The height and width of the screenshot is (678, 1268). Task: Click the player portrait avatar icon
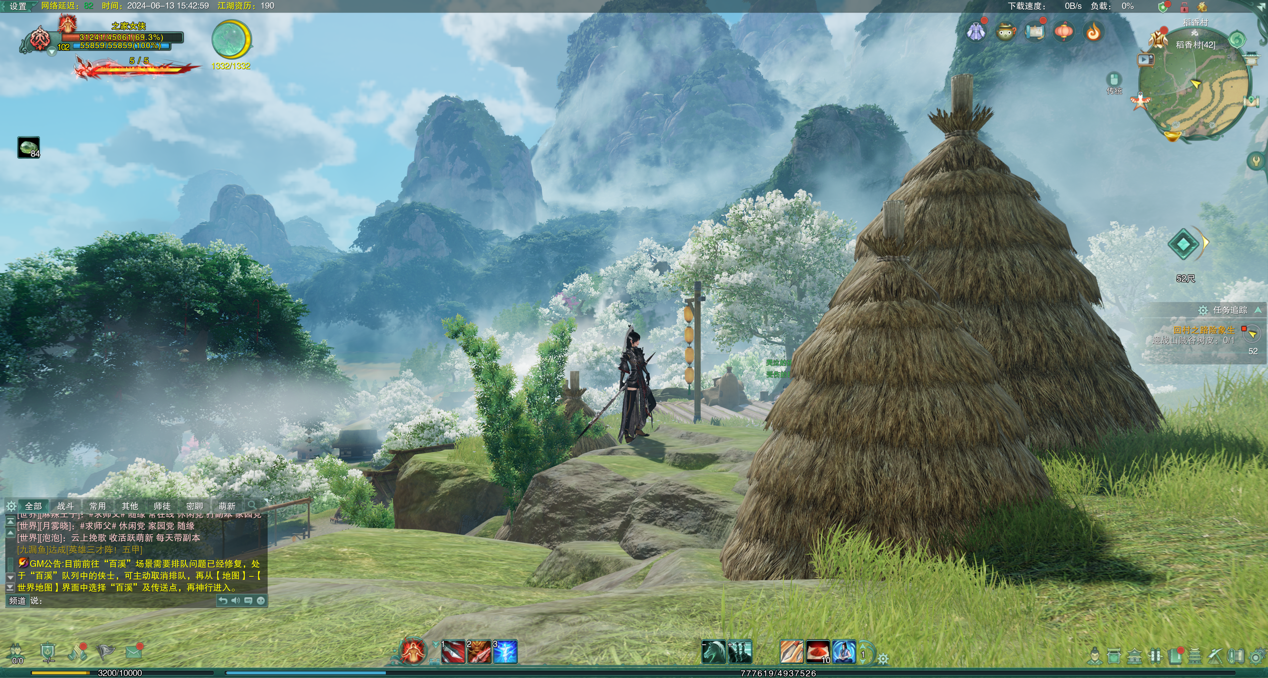coord(40,40)
